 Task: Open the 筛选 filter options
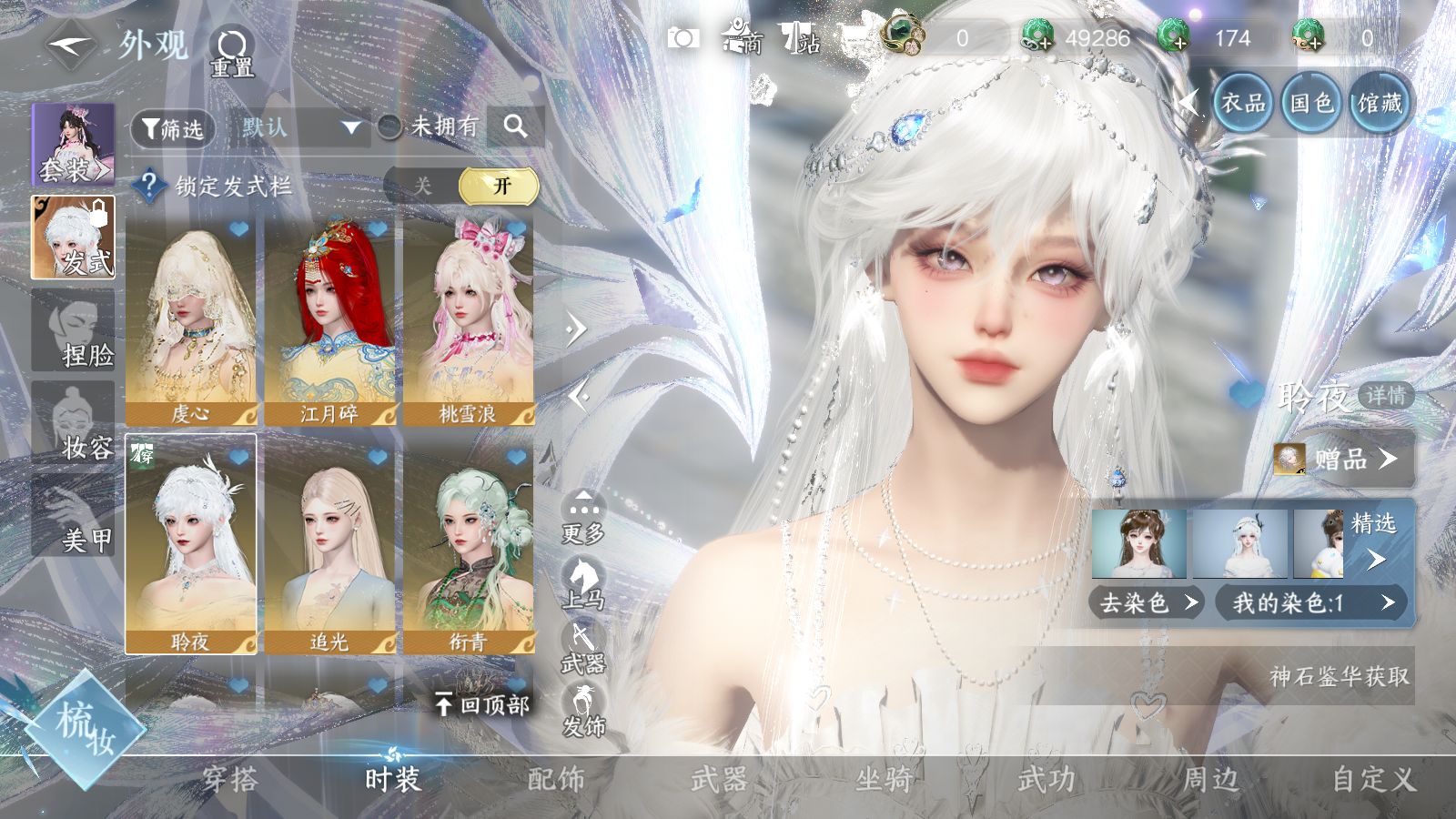point(173,128)
